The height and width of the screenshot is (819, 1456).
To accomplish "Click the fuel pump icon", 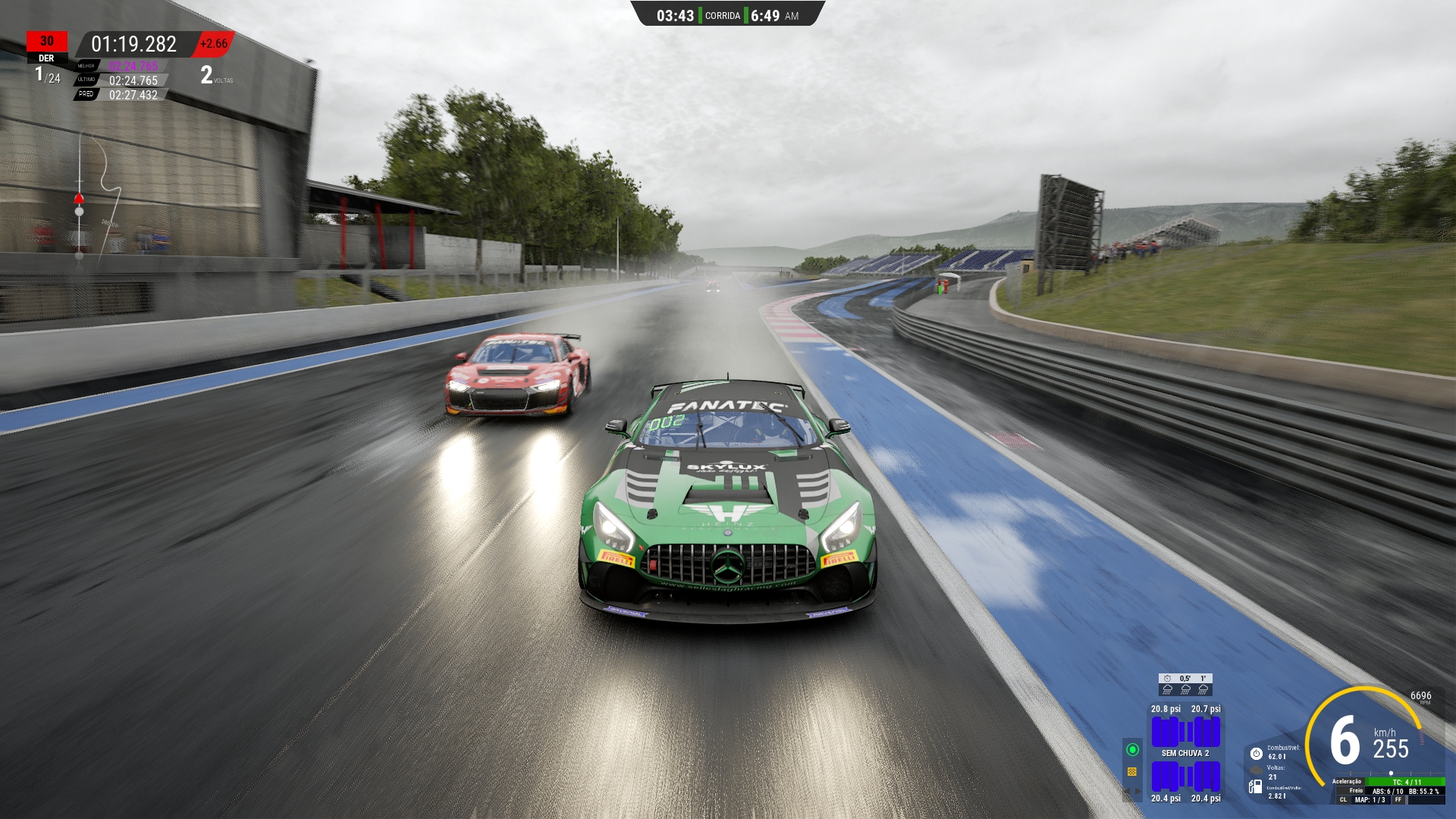I will pyautogui.click(x=1256, y=787).
